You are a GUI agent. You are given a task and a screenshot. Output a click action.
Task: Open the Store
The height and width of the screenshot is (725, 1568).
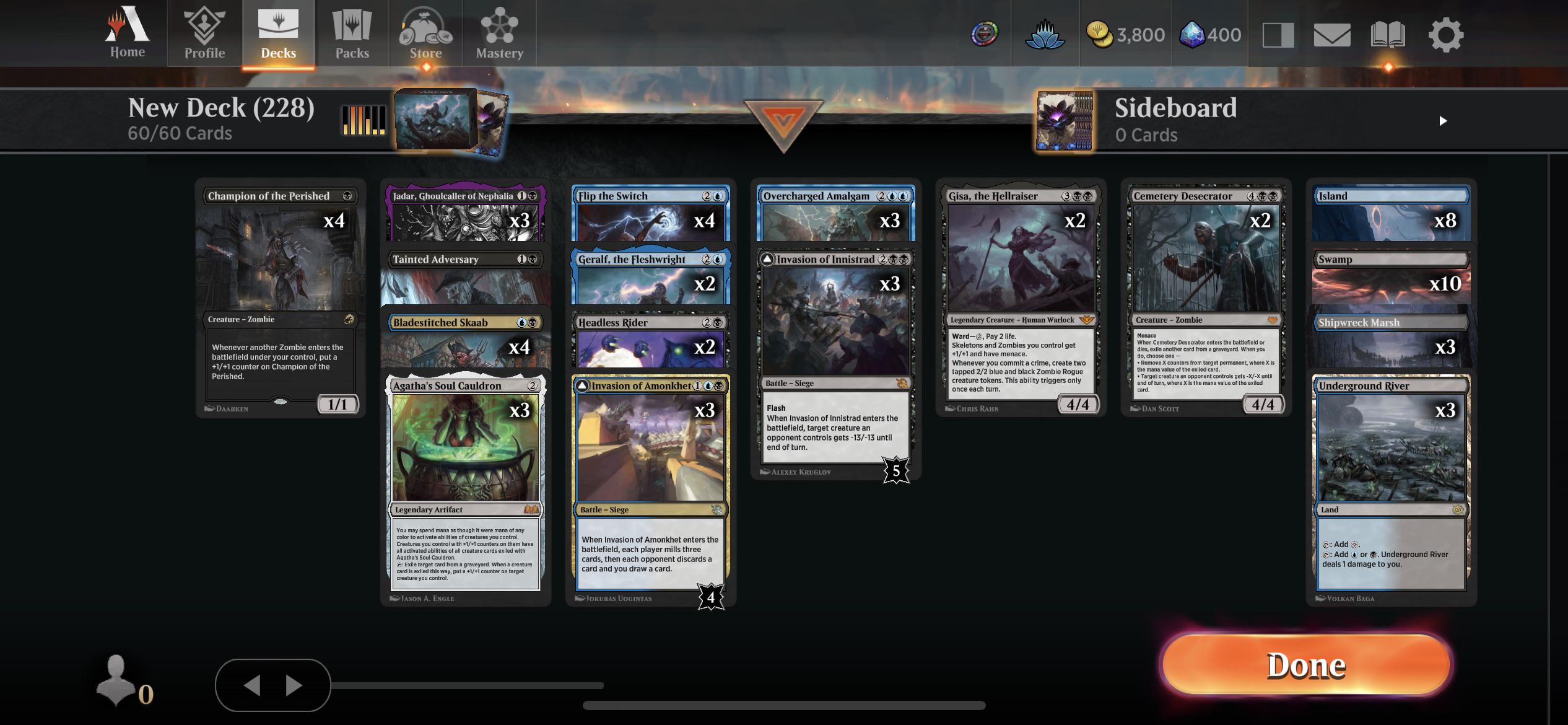coord(425,34)
